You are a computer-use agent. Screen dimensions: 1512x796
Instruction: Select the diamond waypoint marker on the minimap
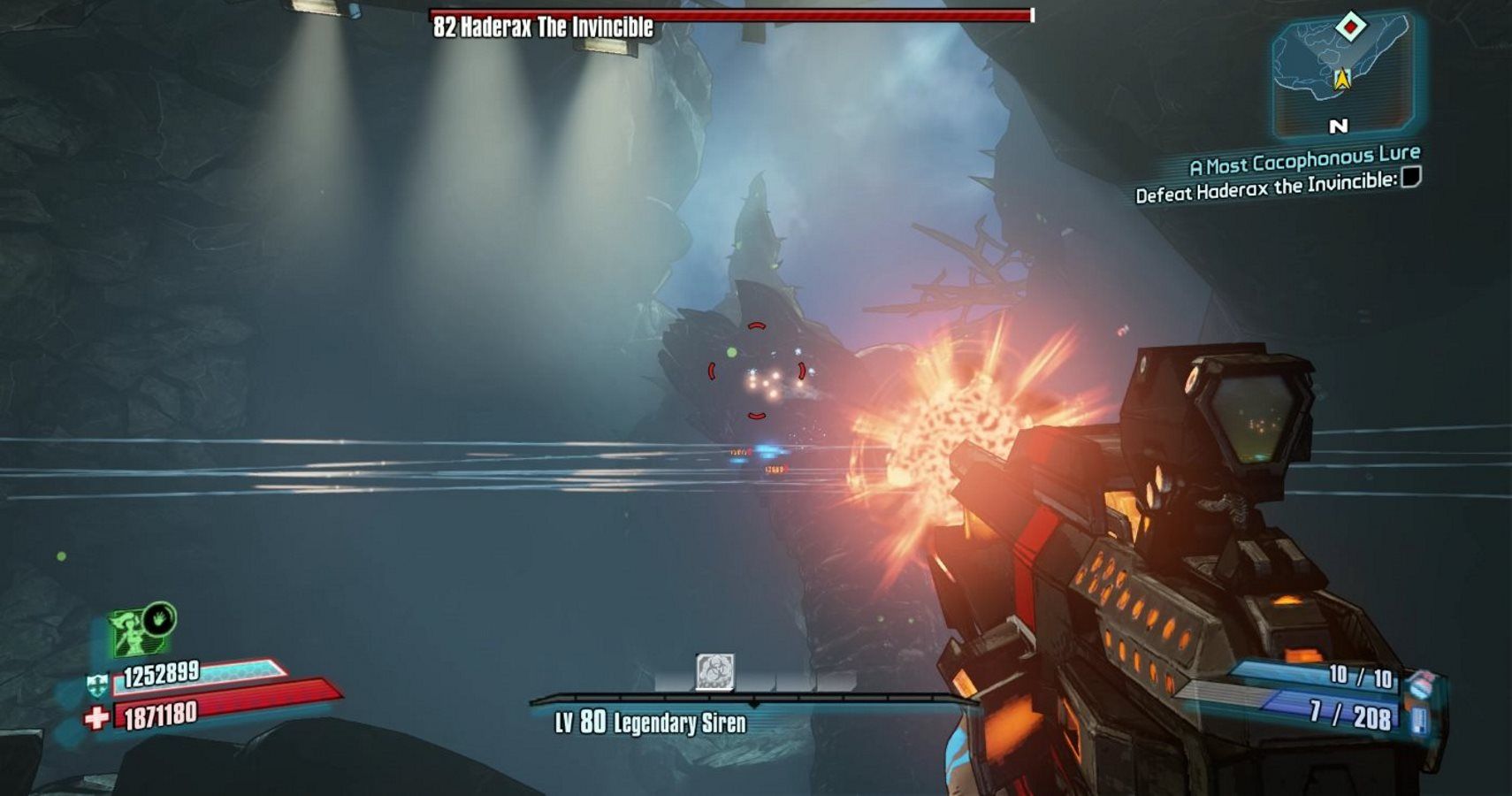1350,27
